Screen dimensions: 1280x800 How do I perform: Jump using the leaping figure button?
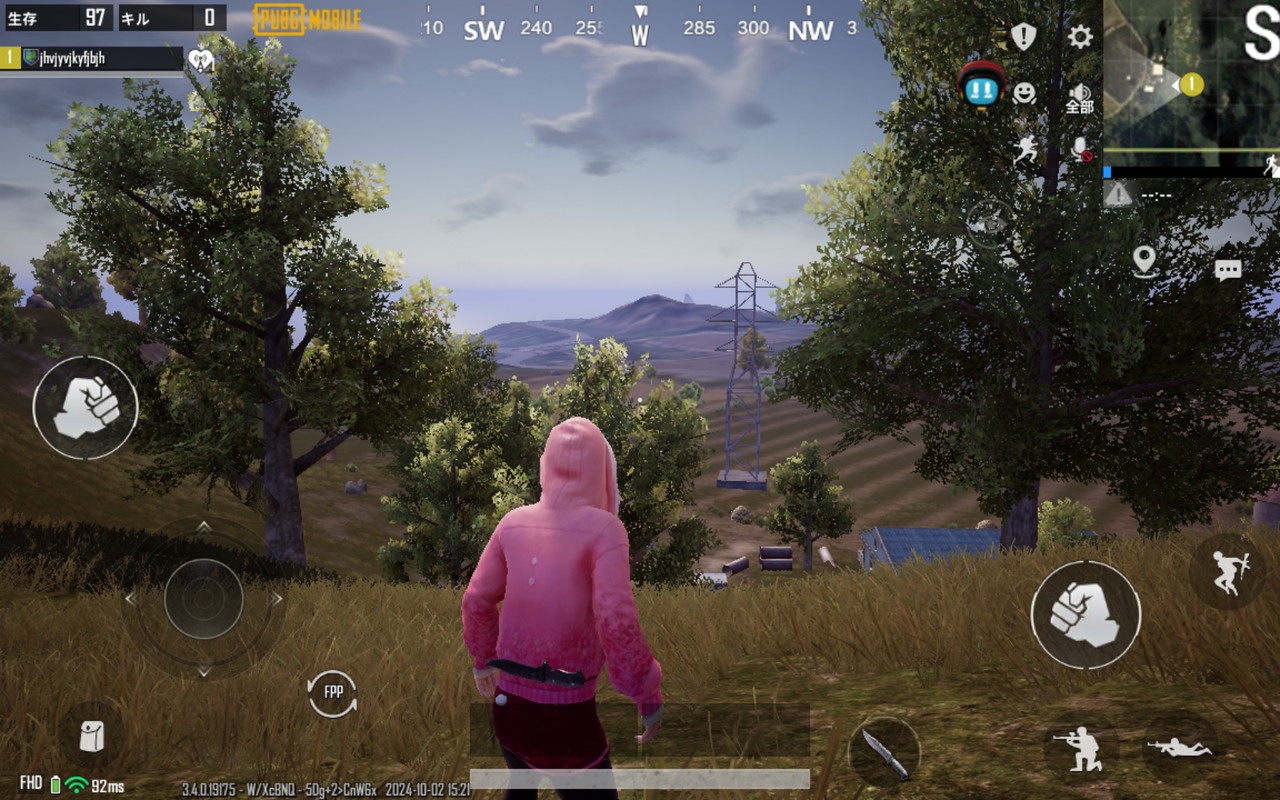1228,572
